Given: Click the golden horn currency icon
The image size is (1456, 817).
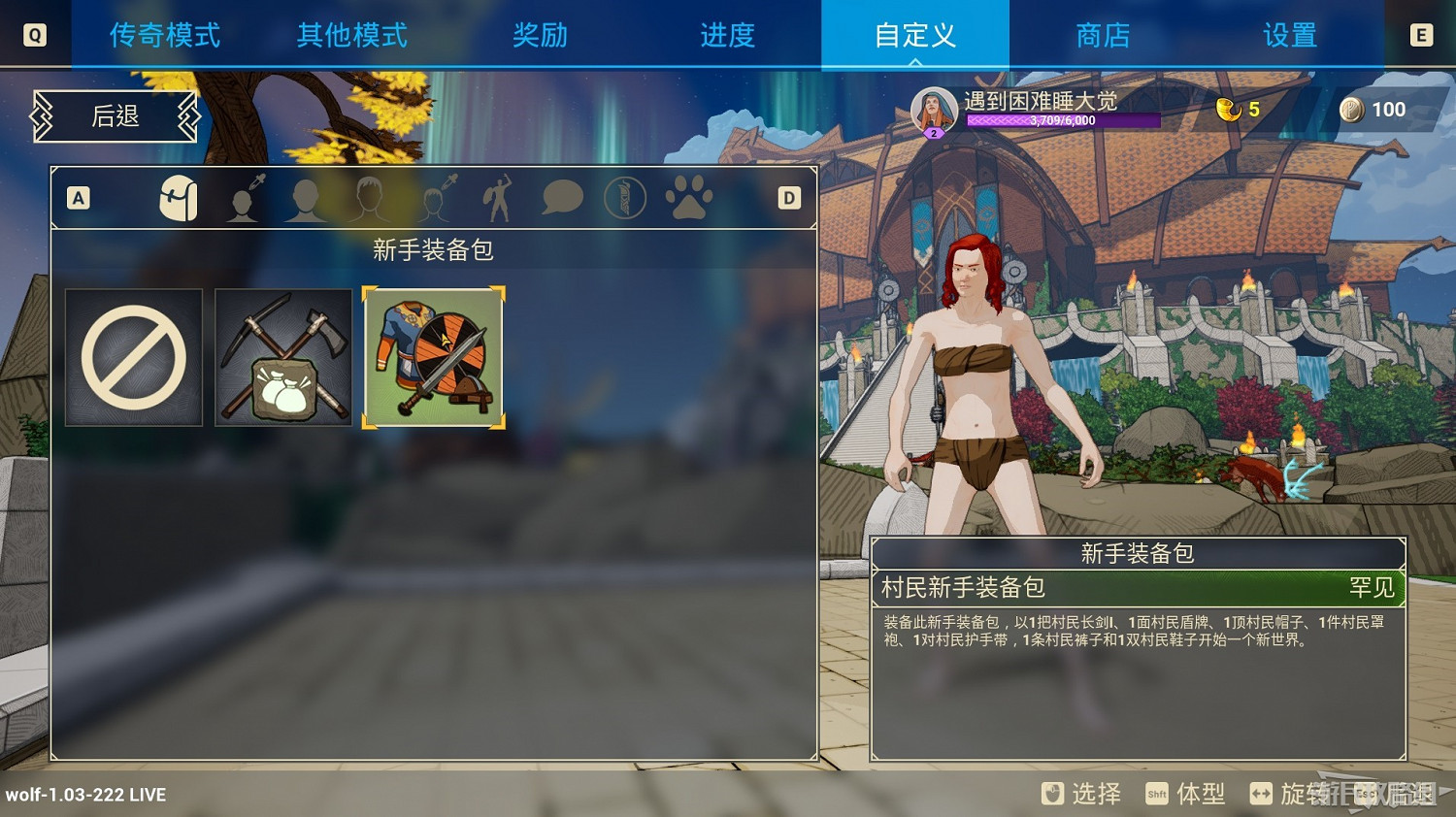Looking at the screenshot, I should coord(1226,109).
